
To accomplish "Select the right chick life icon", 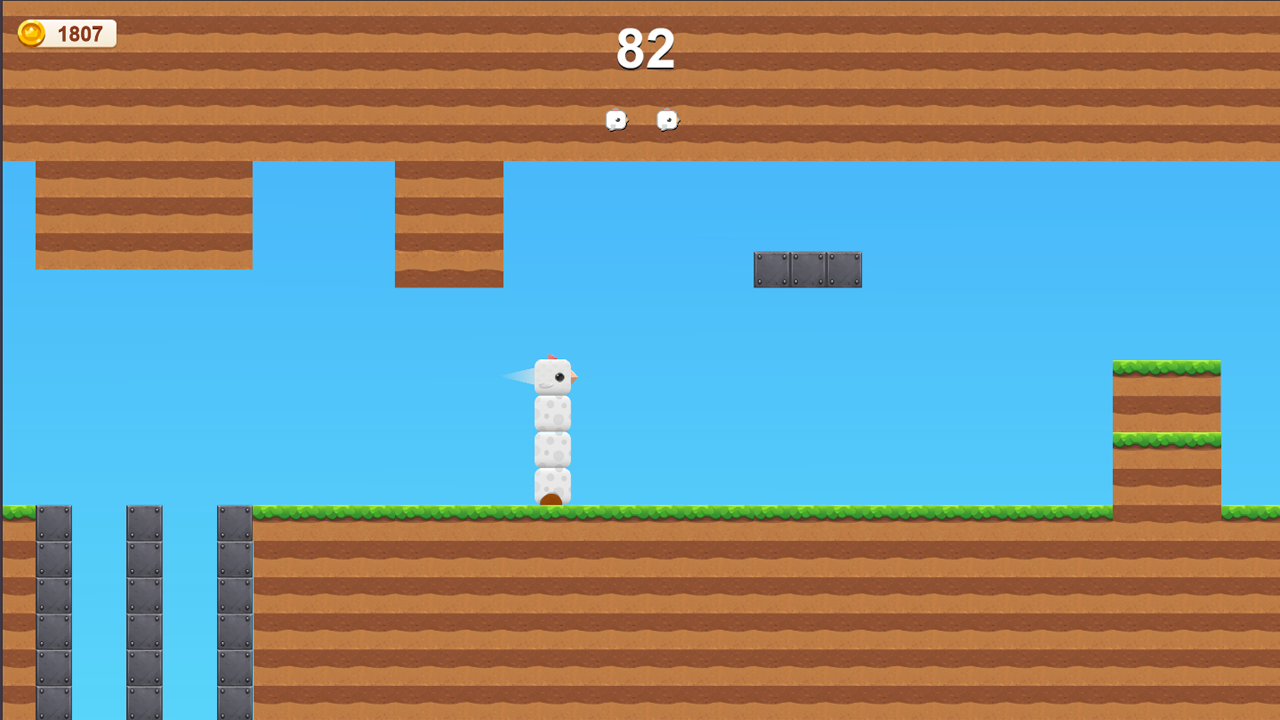I will tap(667, 119).
